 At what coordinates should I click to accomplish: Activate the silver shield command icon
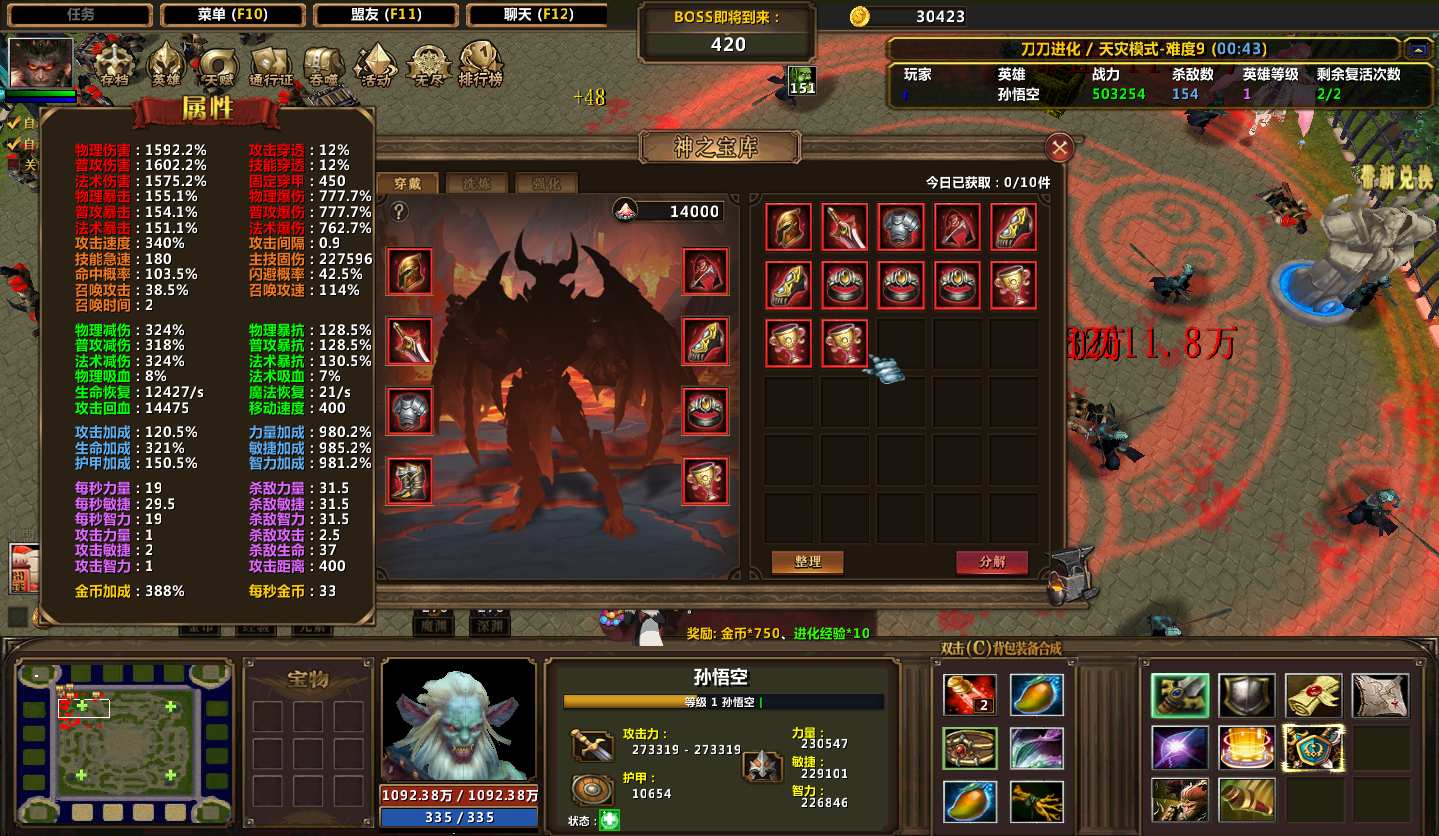1246,695
